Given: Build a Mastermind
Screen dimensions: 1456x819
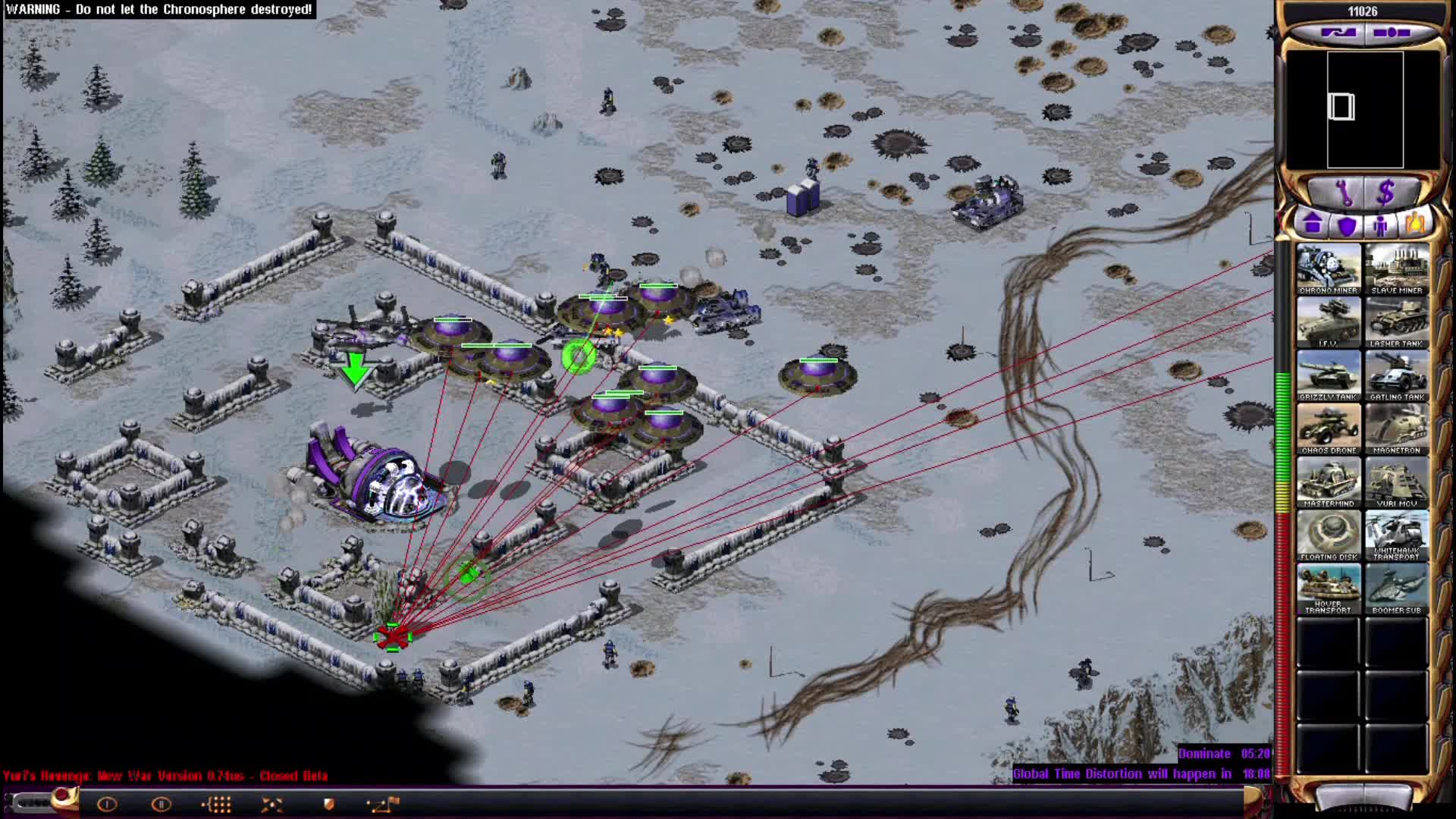Looking at the screenshot, I should pyautogui.click(x=1329, y=482).
